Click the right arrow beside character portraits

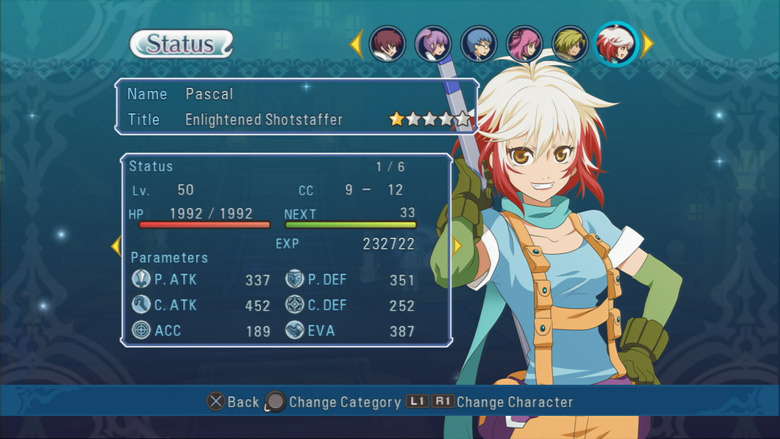[x=647, y=44]
